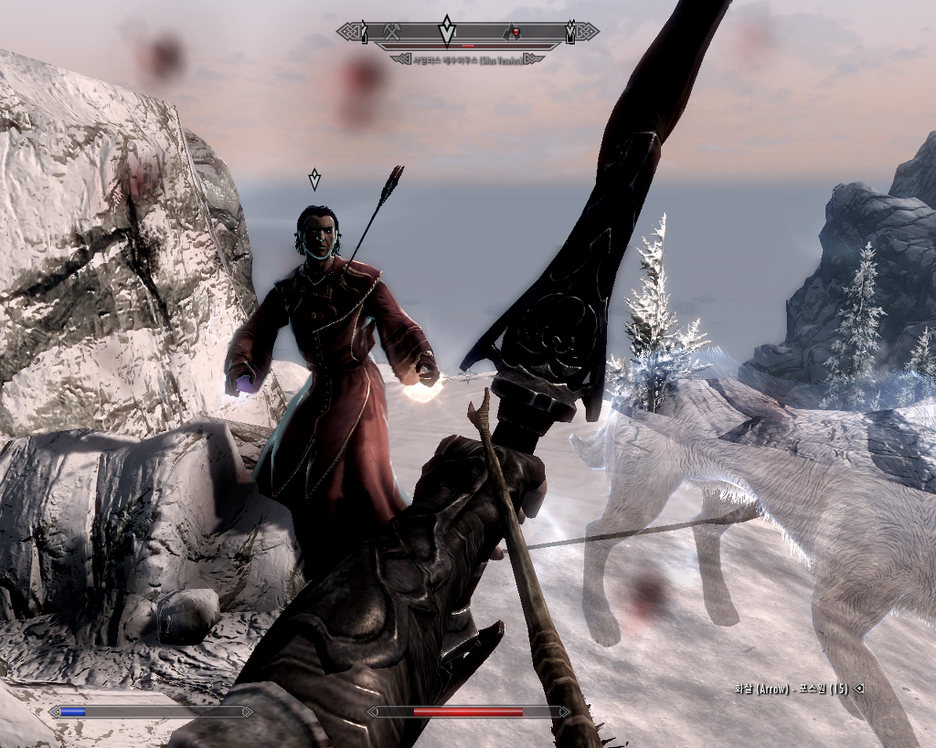The width and height of the screenshot is (936, 748).
Task: Select the floating quest marker above the mage
Action: (x=314, y=179)
